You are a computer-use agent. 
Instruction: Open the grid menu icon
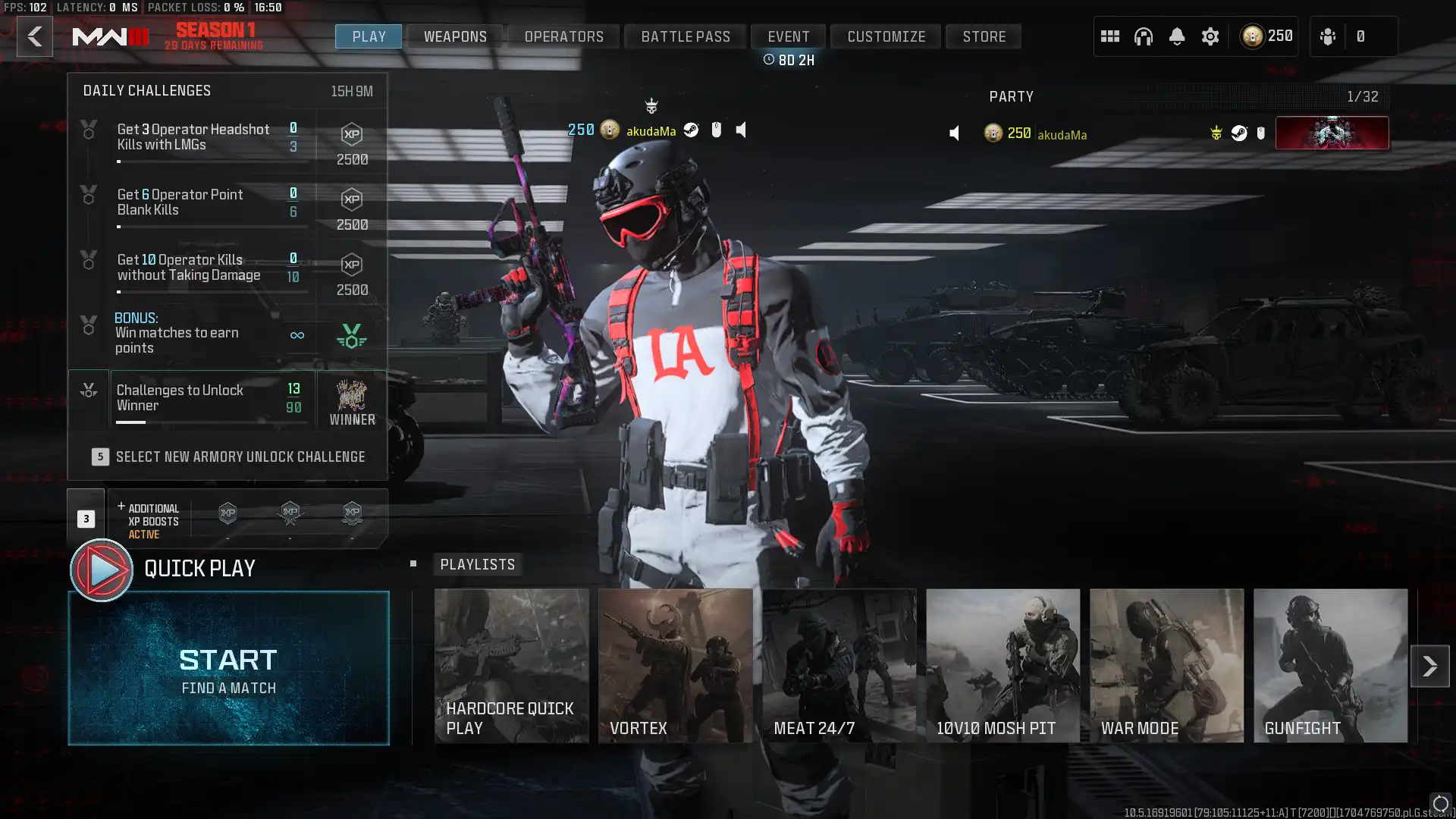tap(1109, 36)
